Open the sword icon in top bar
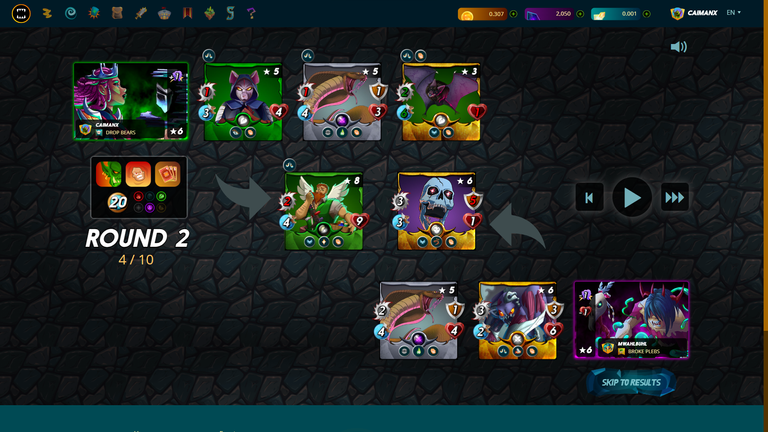The height and width of the screenshot is (432, 768). [x=140, y=13]
